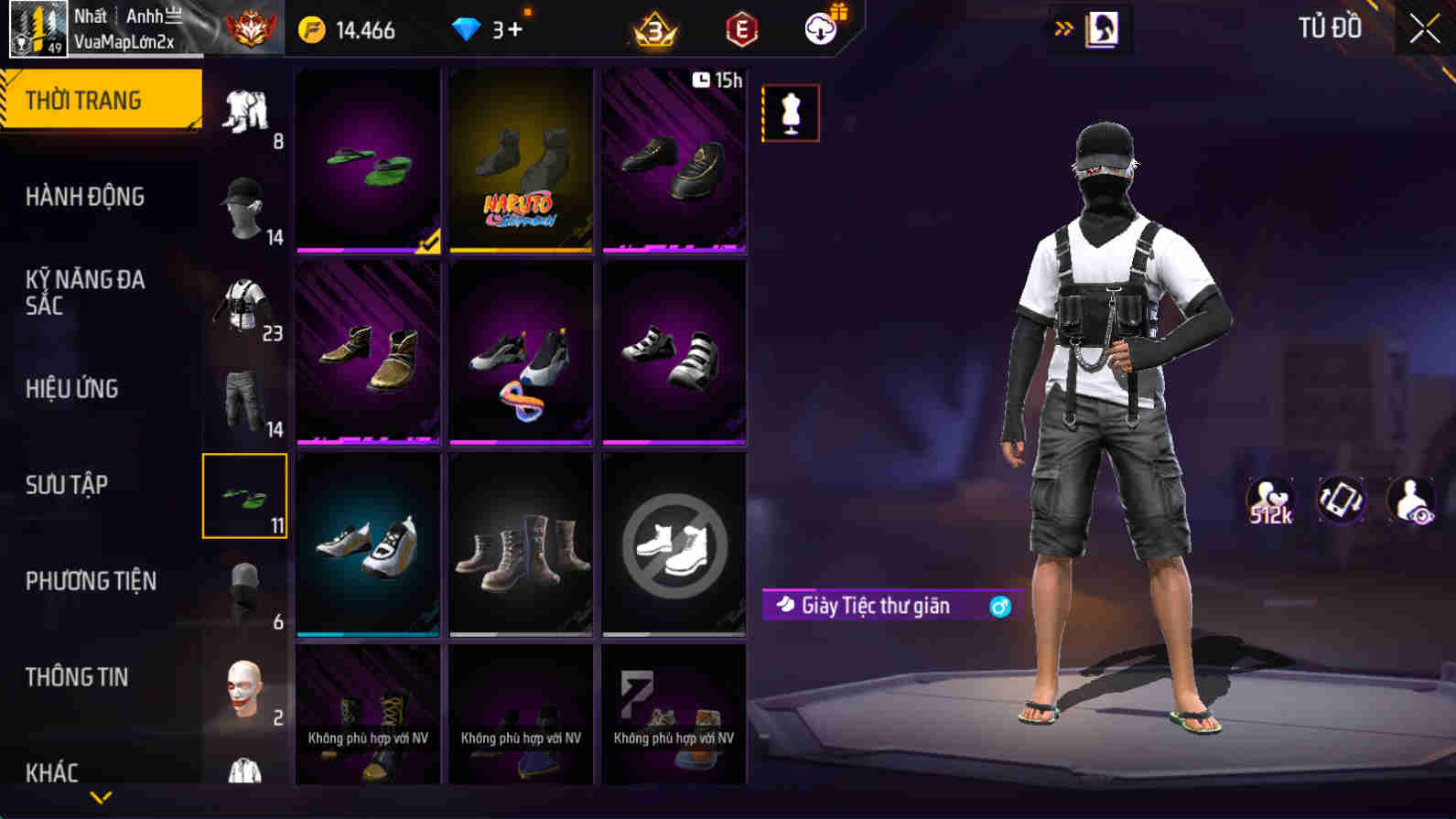This screenshot has width=1456, height=819.
Task: Click the level 3 crown badge
Action: point(652,28)
